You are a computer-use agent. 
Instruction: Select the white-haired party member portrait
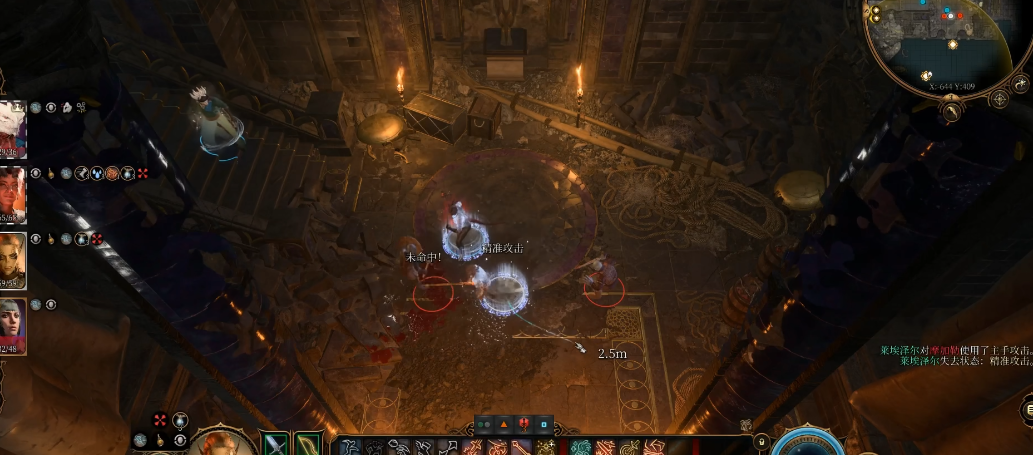tap(12, 128)
